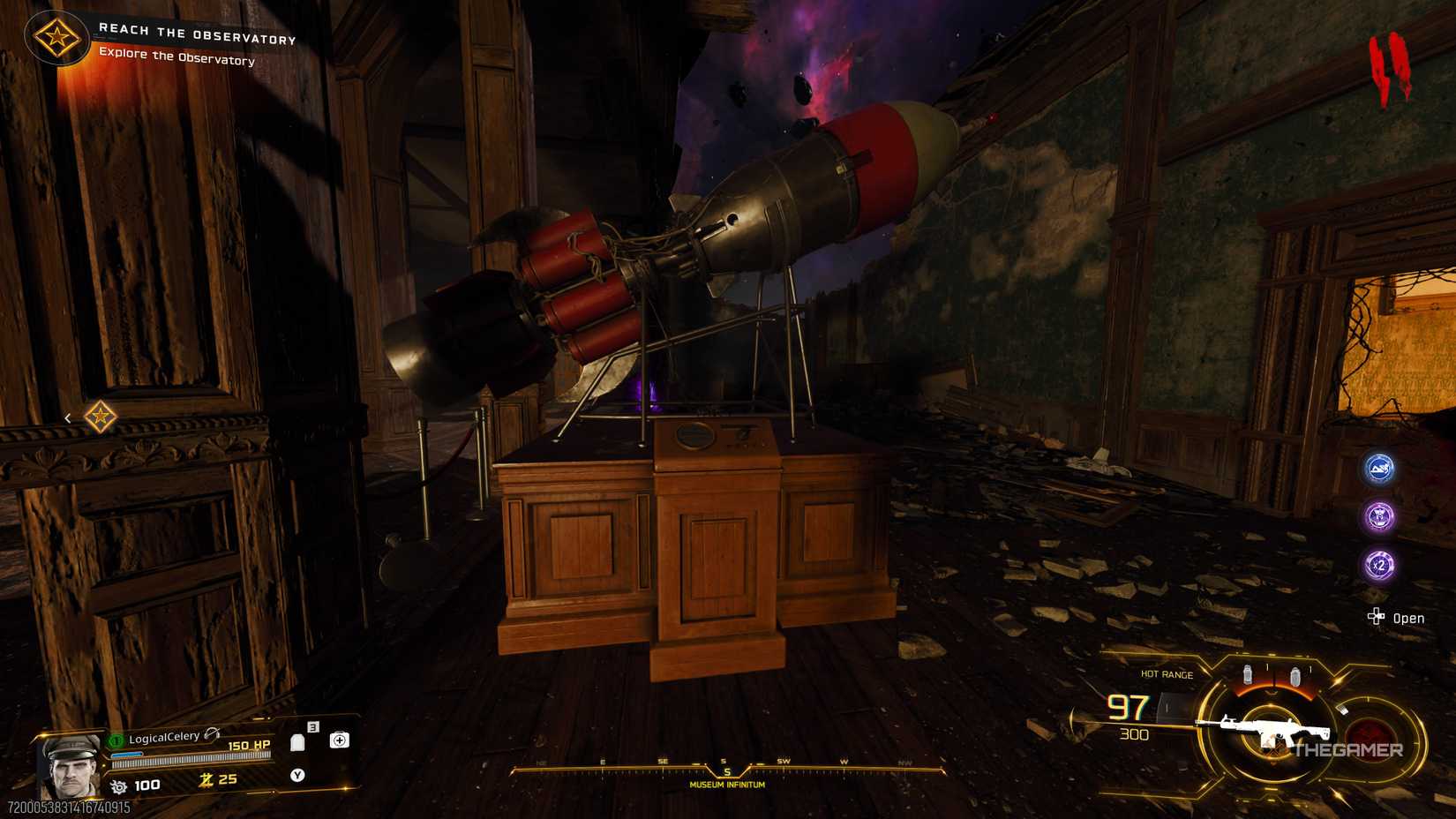Image resolution: width=1456 pixels, height=819 pixels.
Task: Click the Explore the Observatory task text
Action: pos(176,61)
